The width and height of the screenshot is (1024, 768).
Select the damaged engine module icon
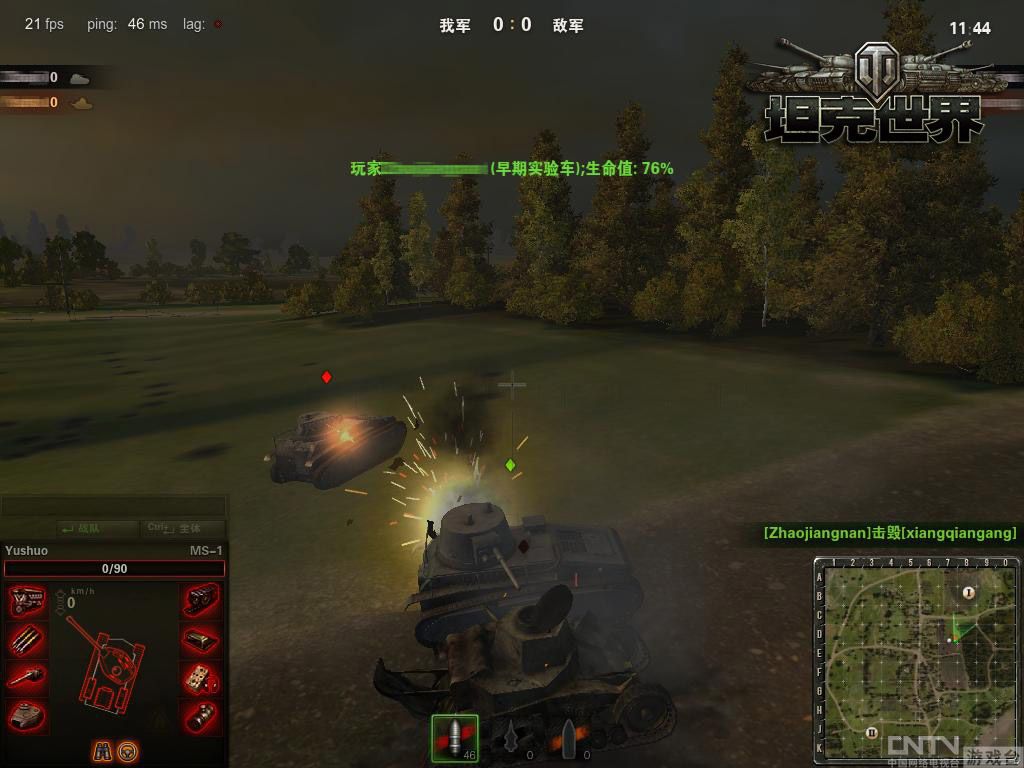tap(27, 601)
